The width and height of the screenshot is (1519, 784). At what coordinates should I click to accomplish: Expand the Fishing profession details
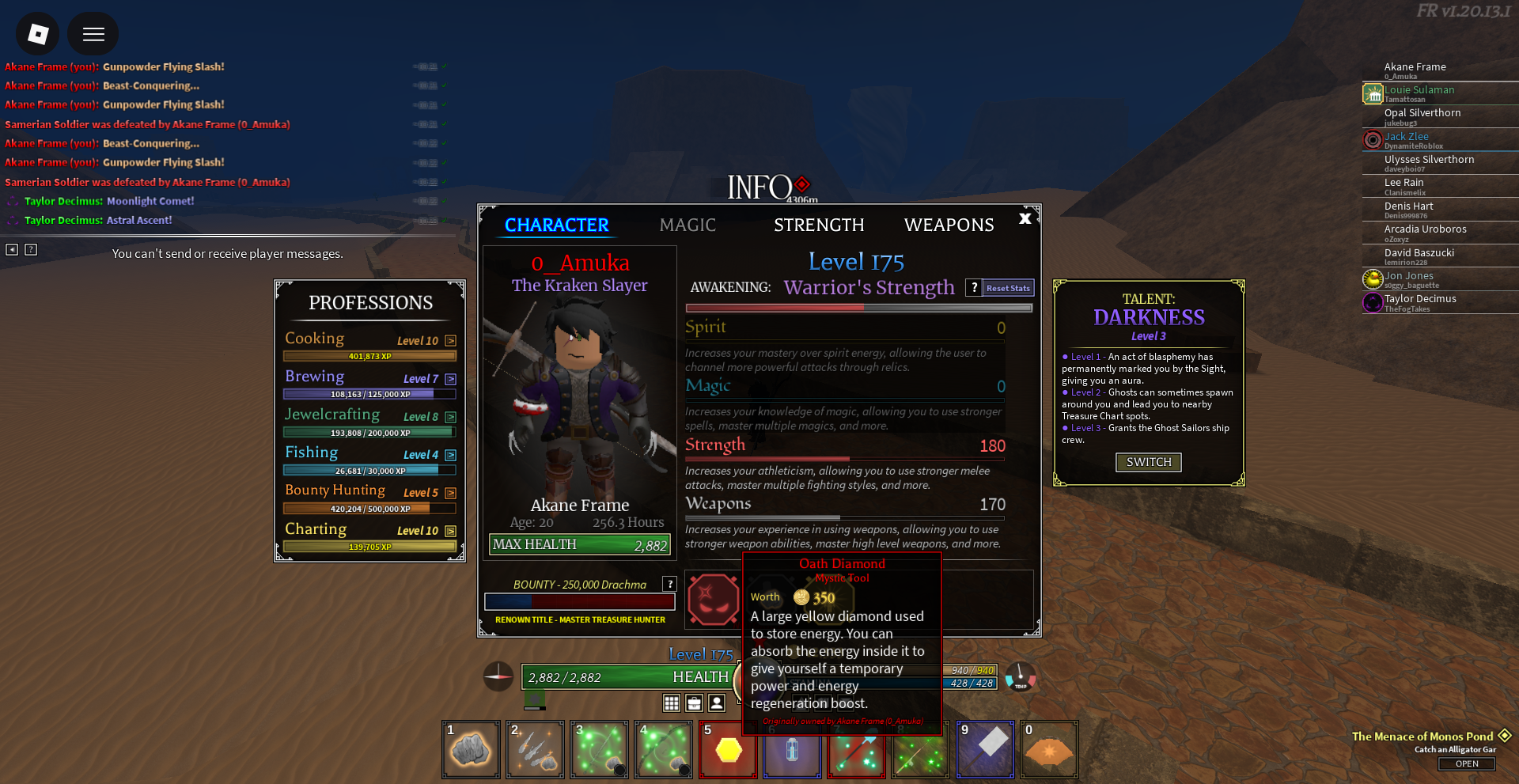pyautogui.click(x=450, y=455)
